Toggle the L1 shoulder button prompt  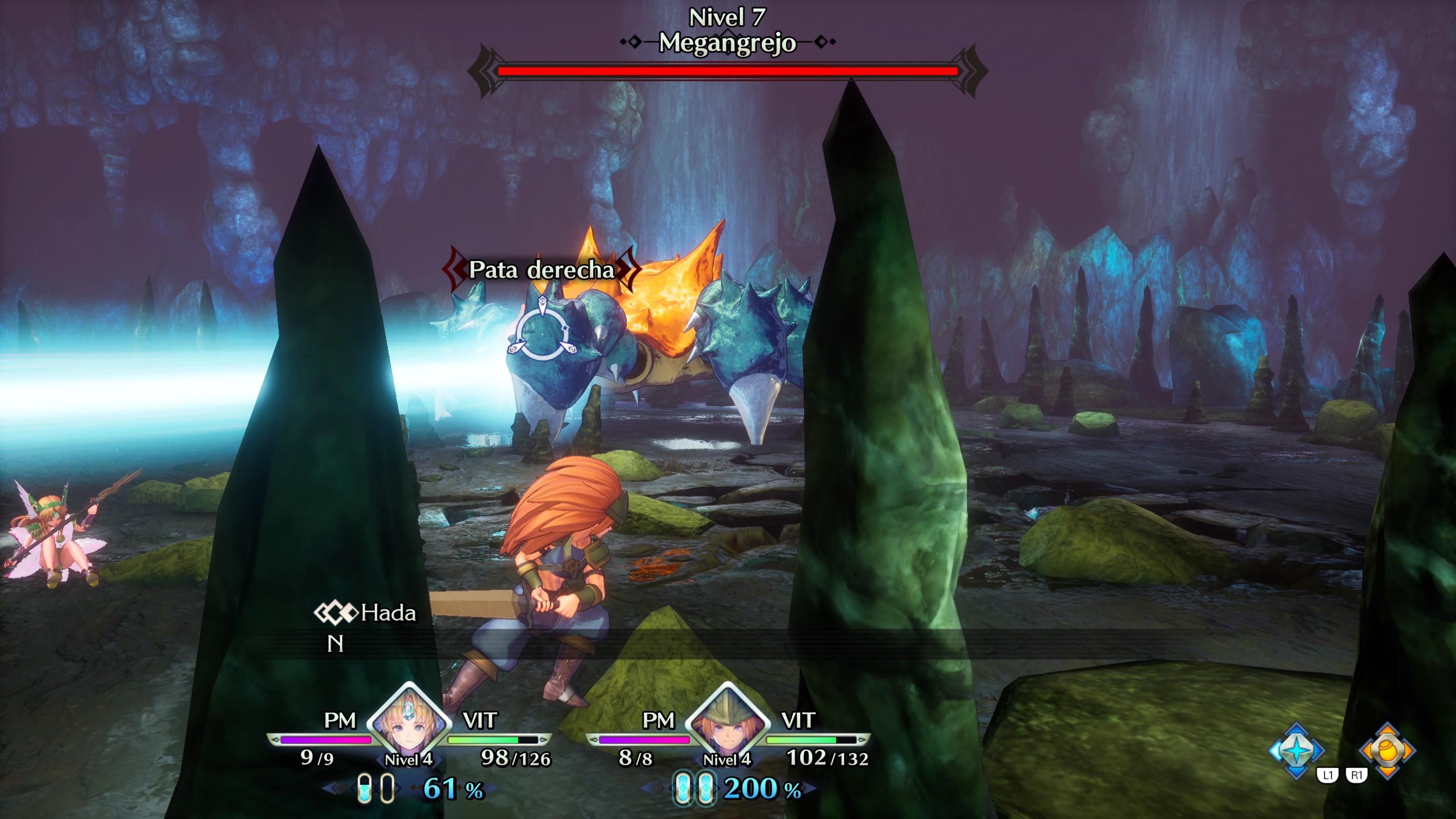click(1328, 775)
